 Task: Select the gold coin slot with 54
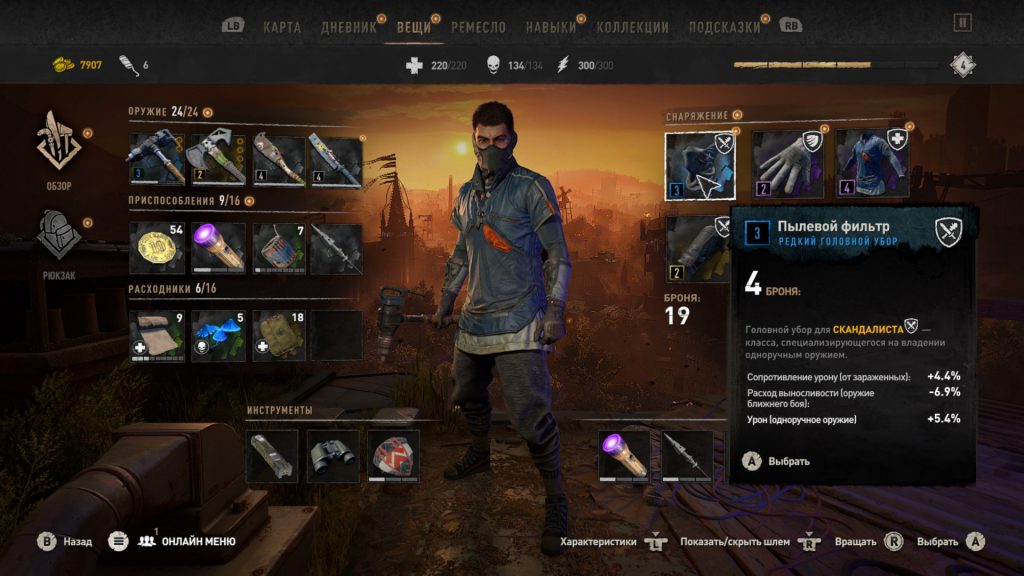(157, 247)
